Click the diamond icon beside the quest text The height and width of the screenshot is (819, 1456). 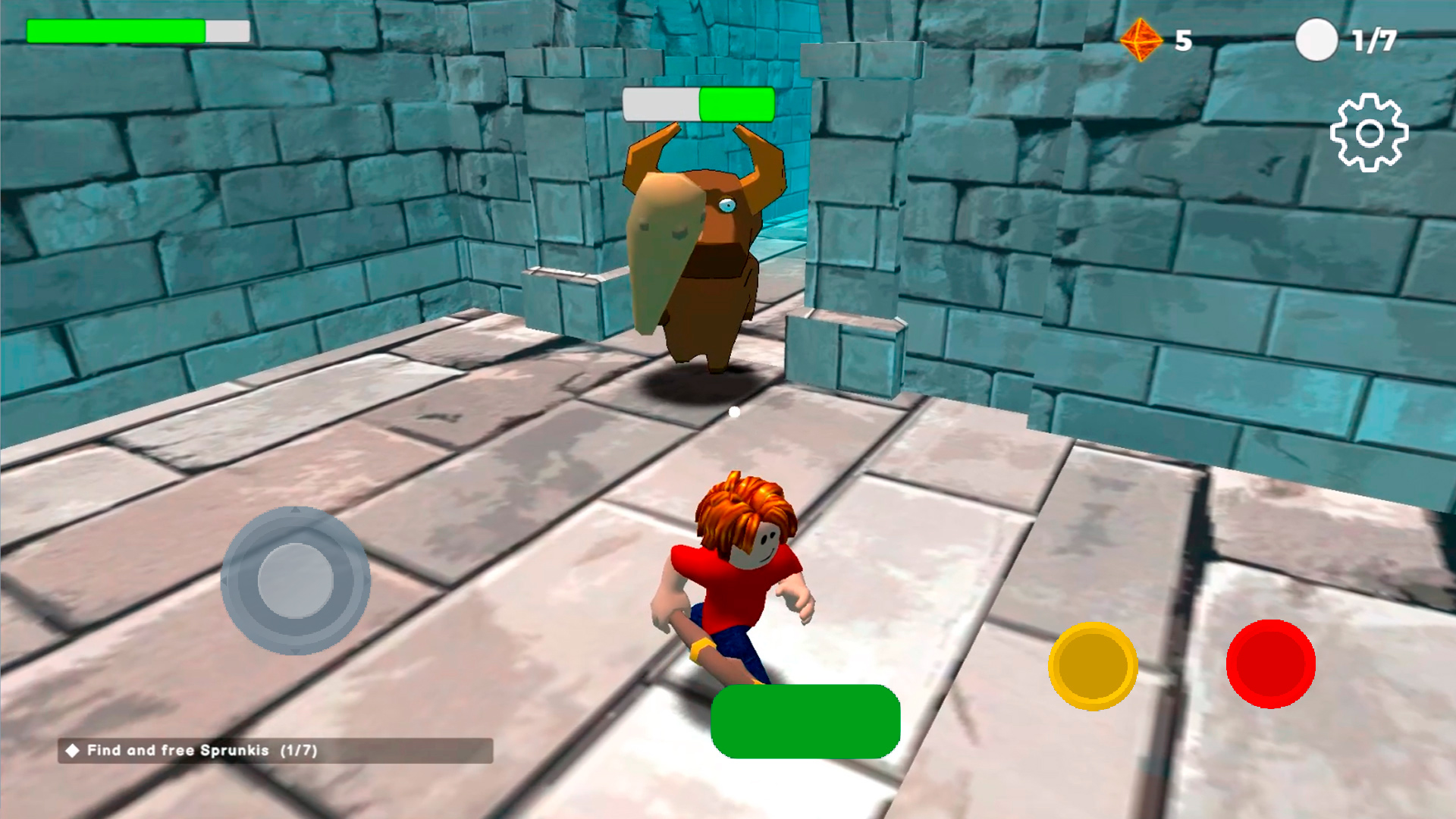[x=75, y=751]
